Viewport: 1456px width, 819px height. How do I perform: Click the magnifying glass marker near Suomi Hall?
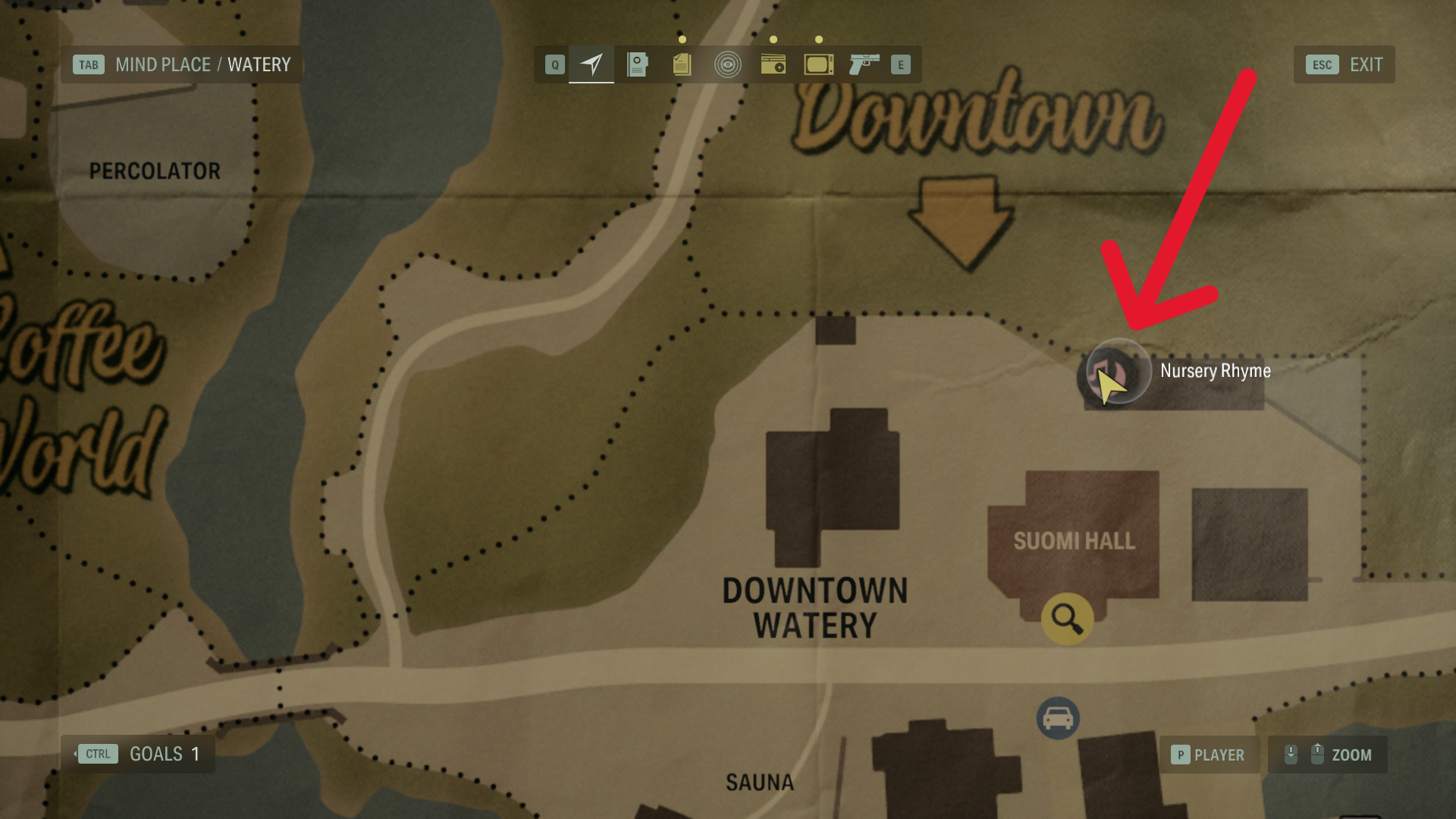pyautogui.click(x=1068, y=619)
